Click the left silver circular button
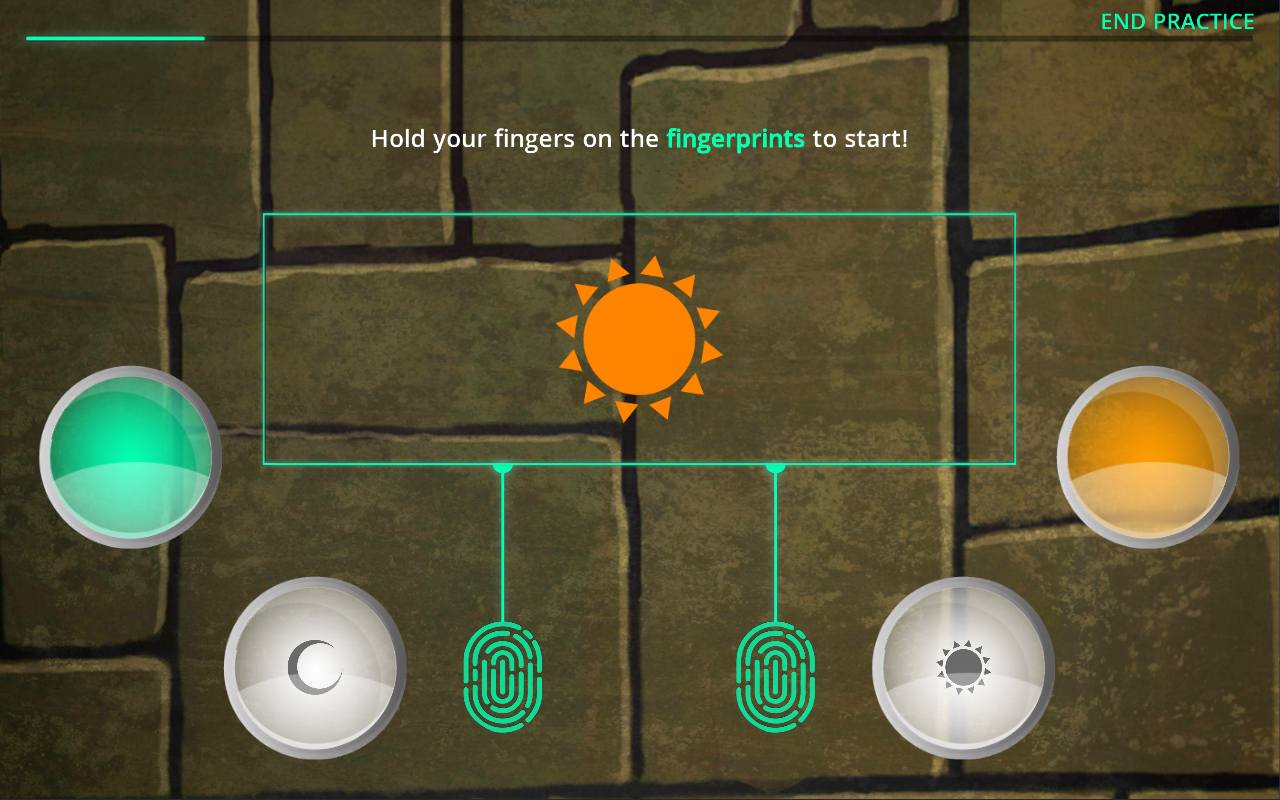 (x=316, y=668)
